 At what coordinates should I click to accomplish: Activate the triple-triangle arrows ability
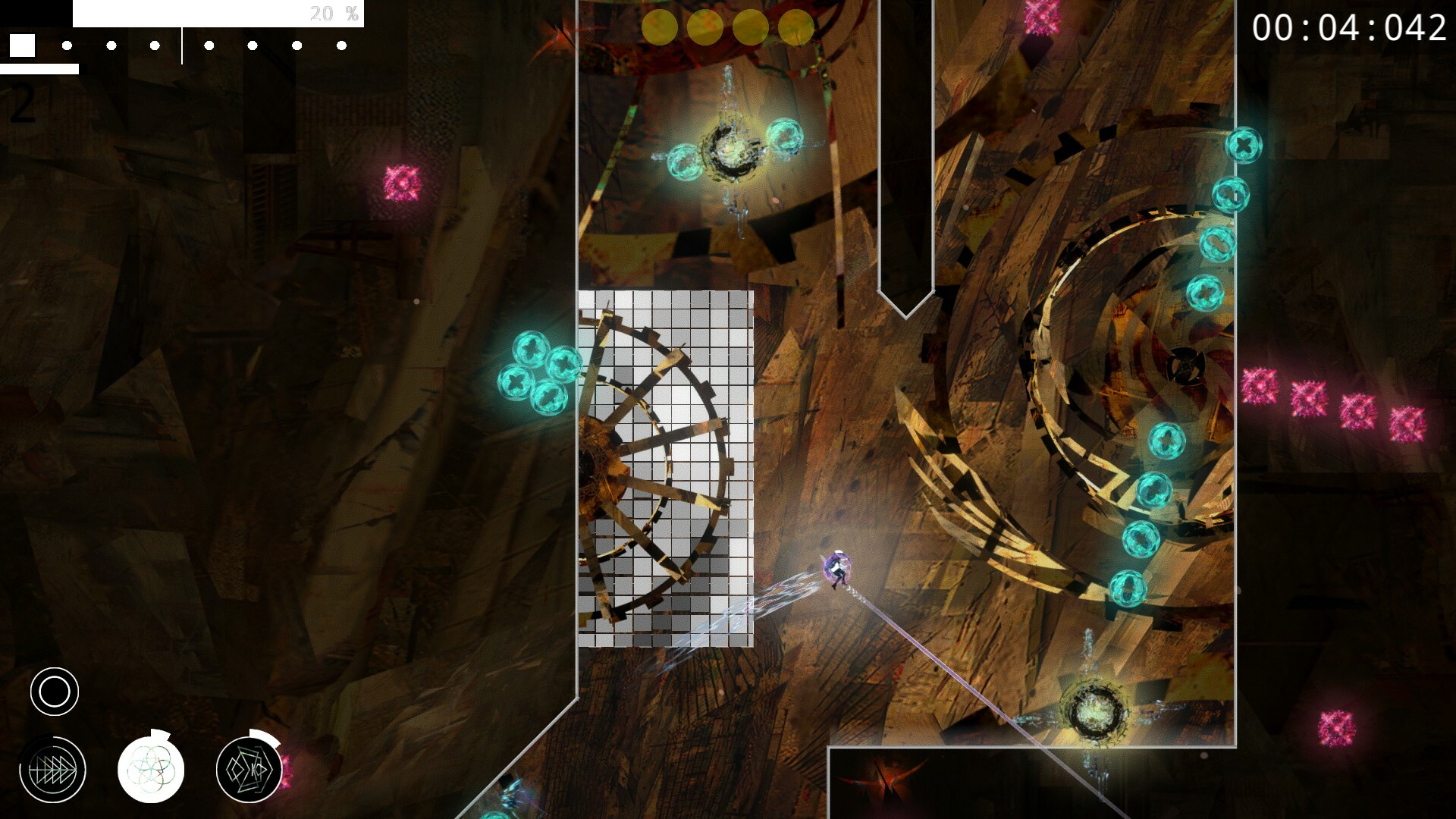pos(54,769)
